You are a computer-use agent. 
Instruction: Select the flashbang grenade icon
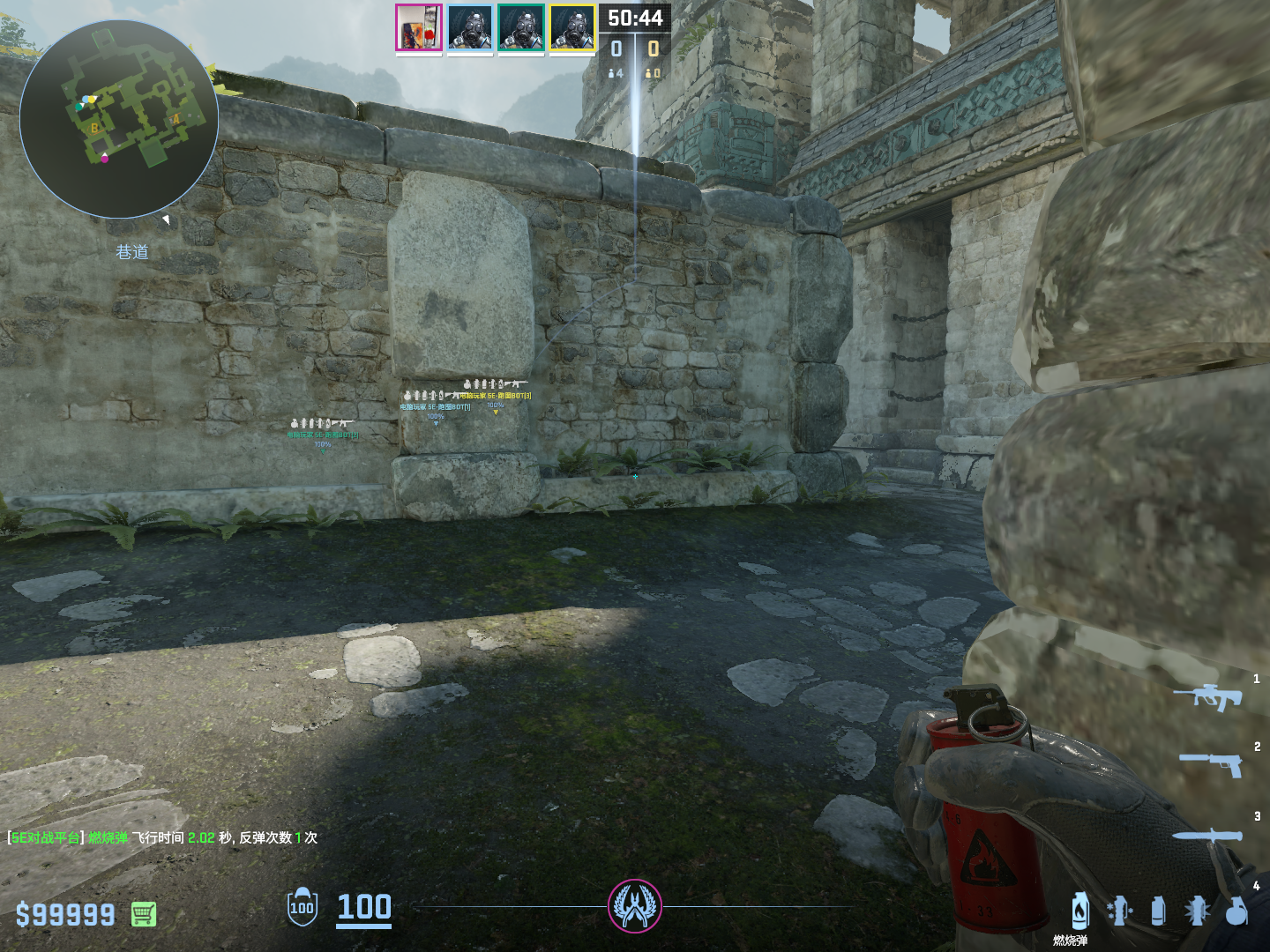pyautogui.click(x=1197, y=911)
